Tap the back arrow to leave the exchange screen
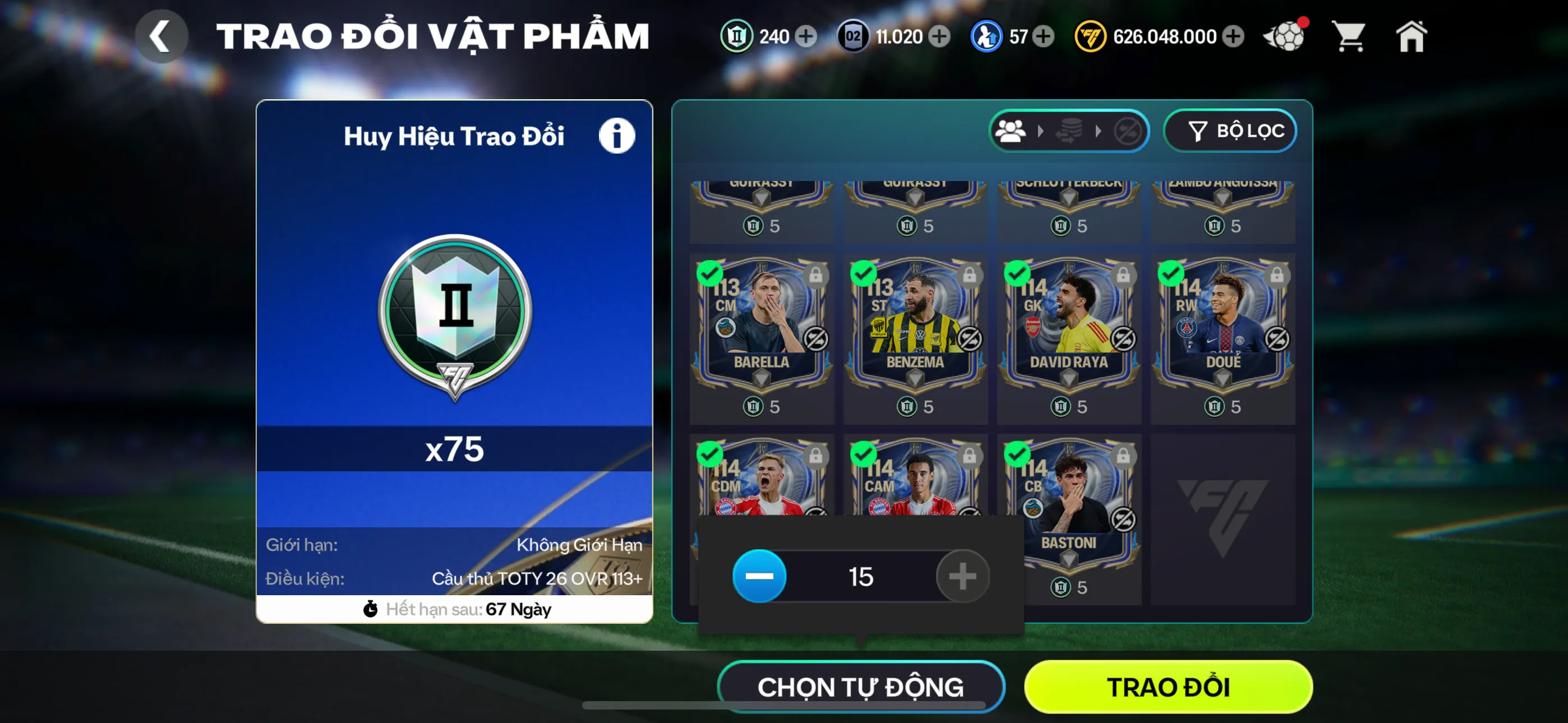Image resolution: width=1568 pixels, height=723 pixels. point(162,36)
